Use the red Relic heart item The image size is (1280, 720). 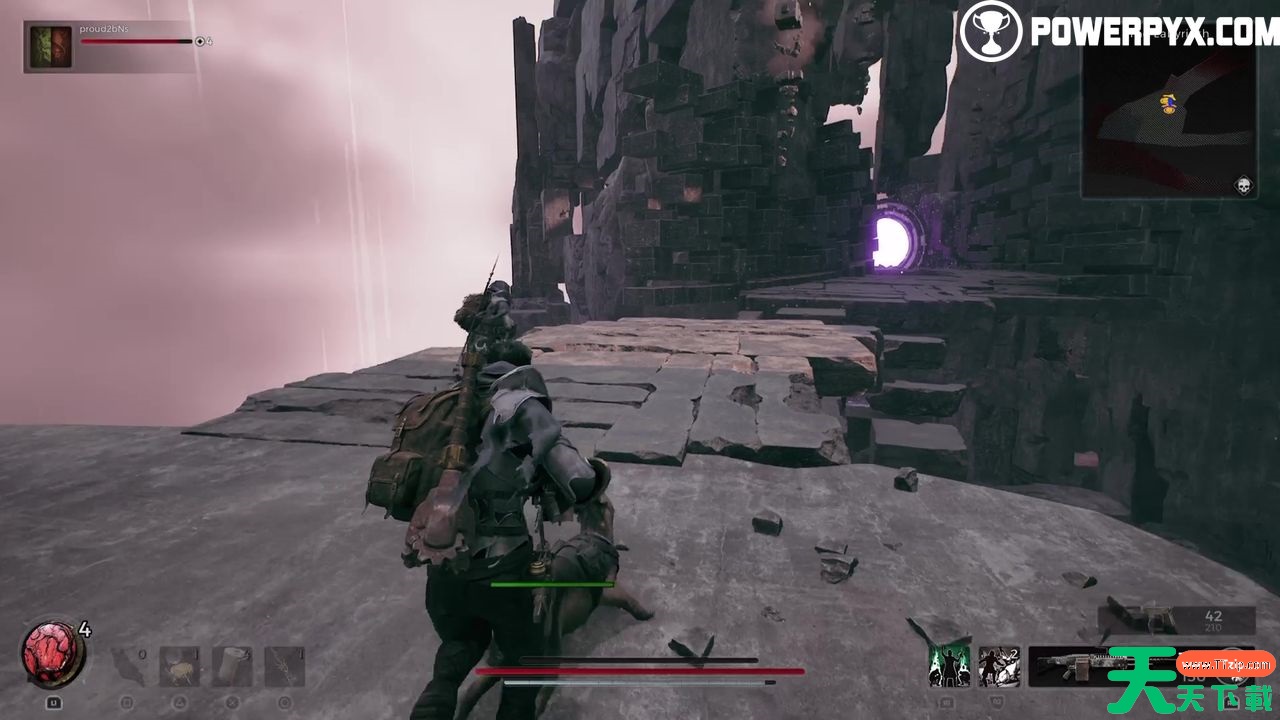54,655
